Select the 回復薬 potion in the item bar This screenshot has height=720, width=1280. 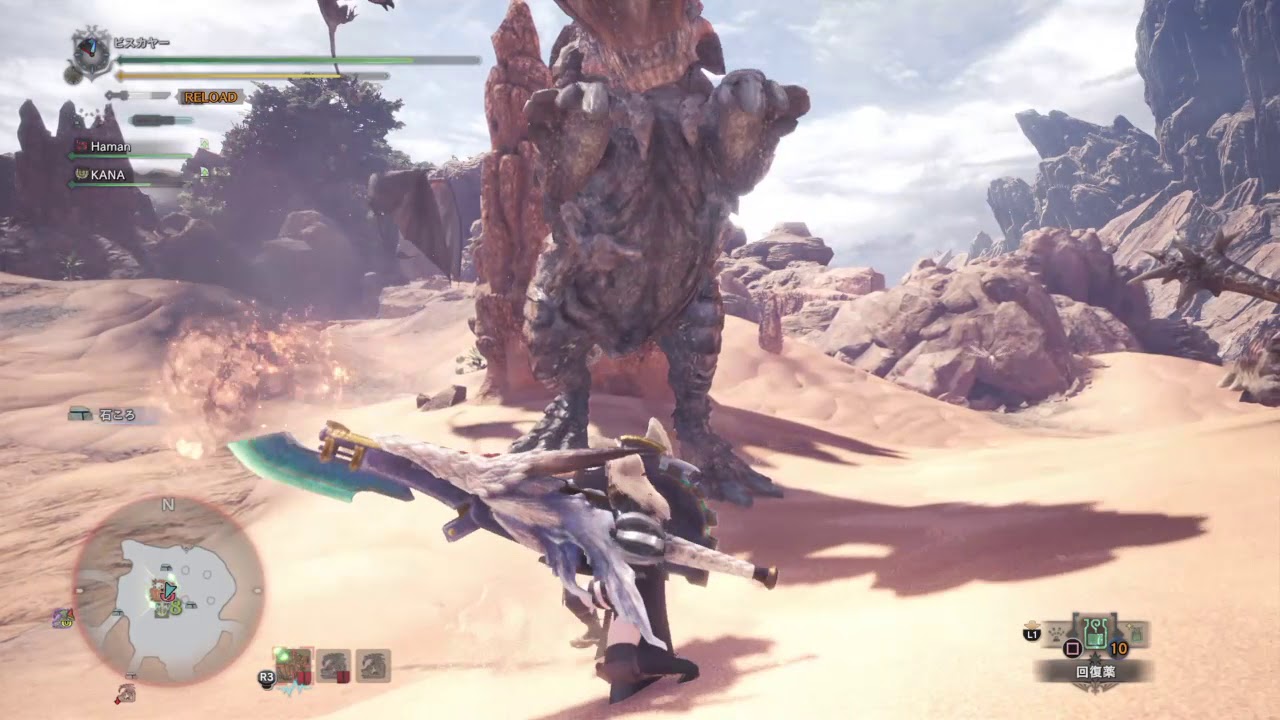tap(1095, 633)
